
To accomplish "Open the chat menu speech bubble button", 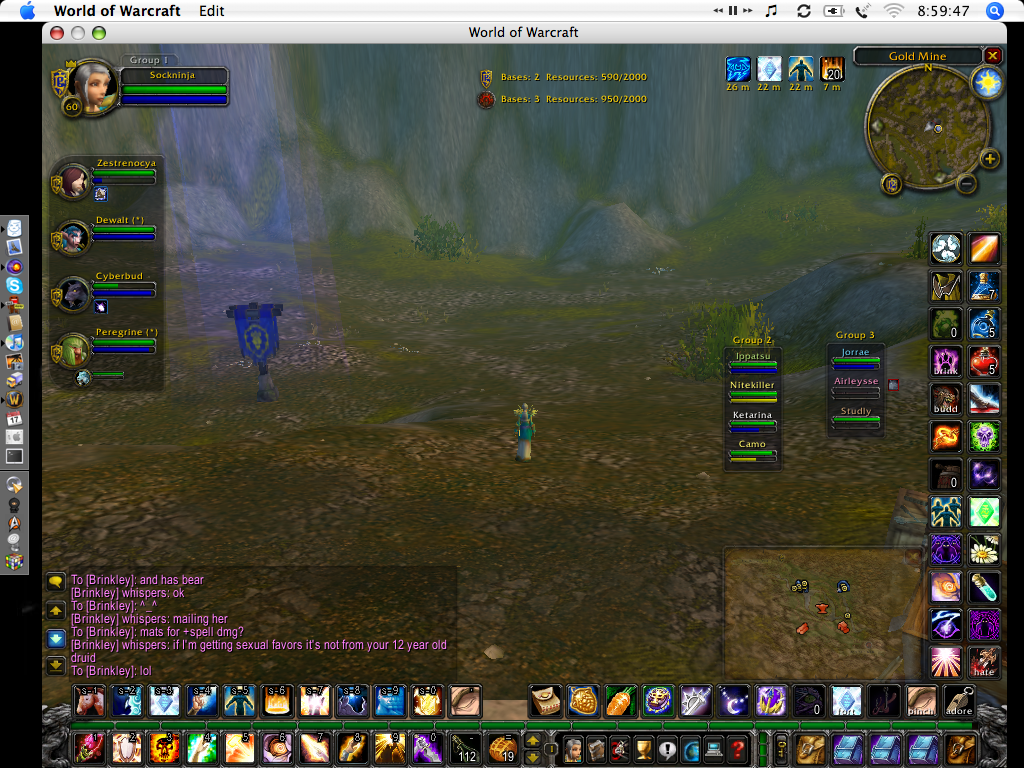I will click(x=56, y=580).
